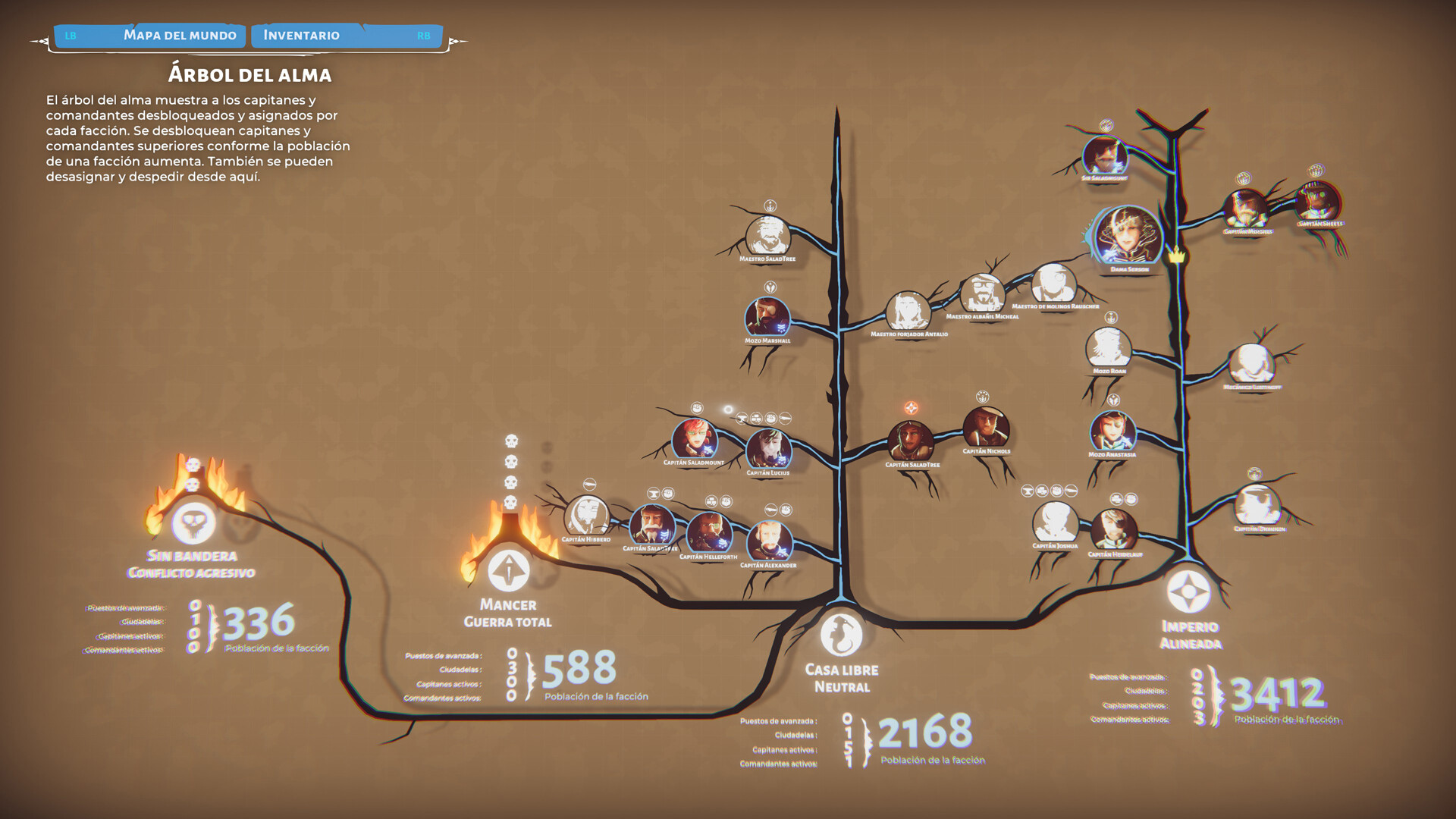Open the Inventario tab
This screenshot has height=819, width=1456.
pyautogui.click(x=300, y=35)
